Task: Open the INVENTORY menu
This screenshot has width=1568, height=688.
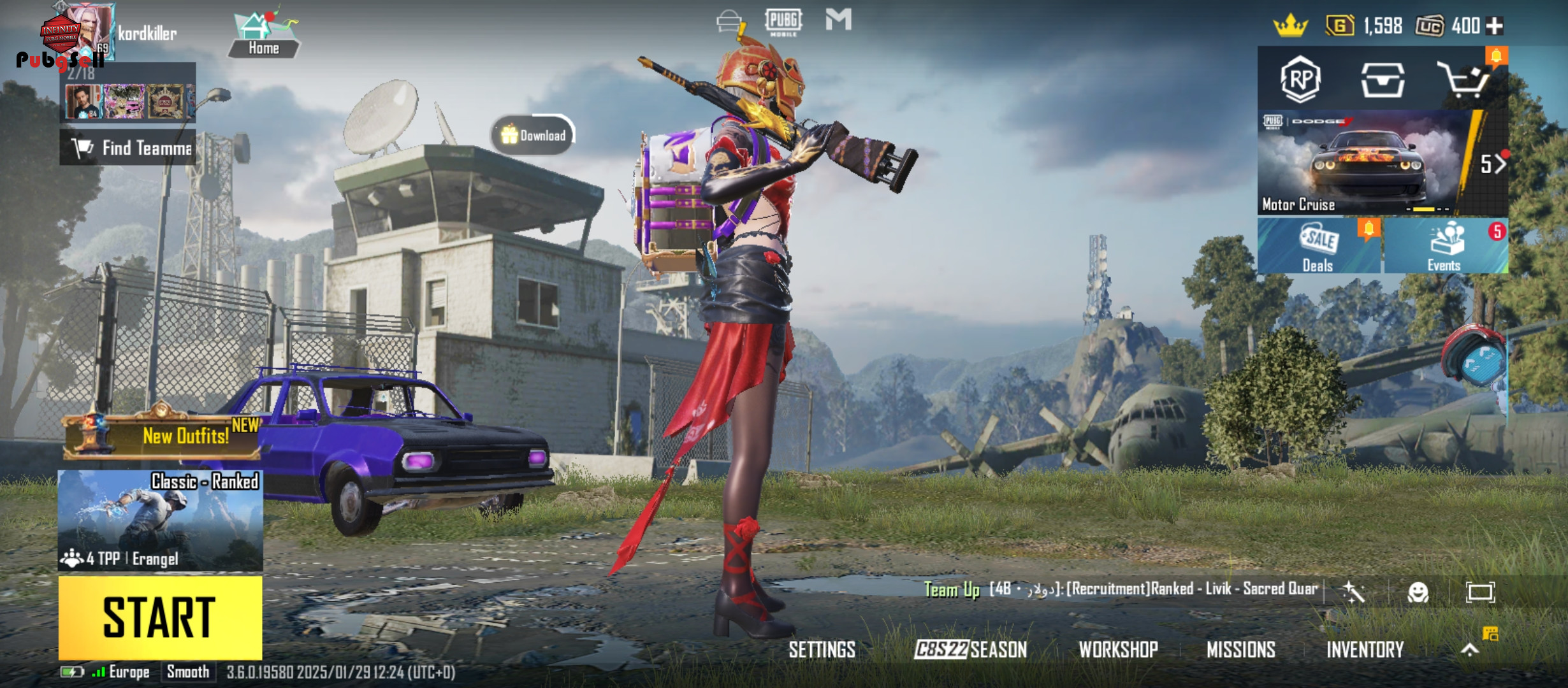Action: [x=1365, y=649]
